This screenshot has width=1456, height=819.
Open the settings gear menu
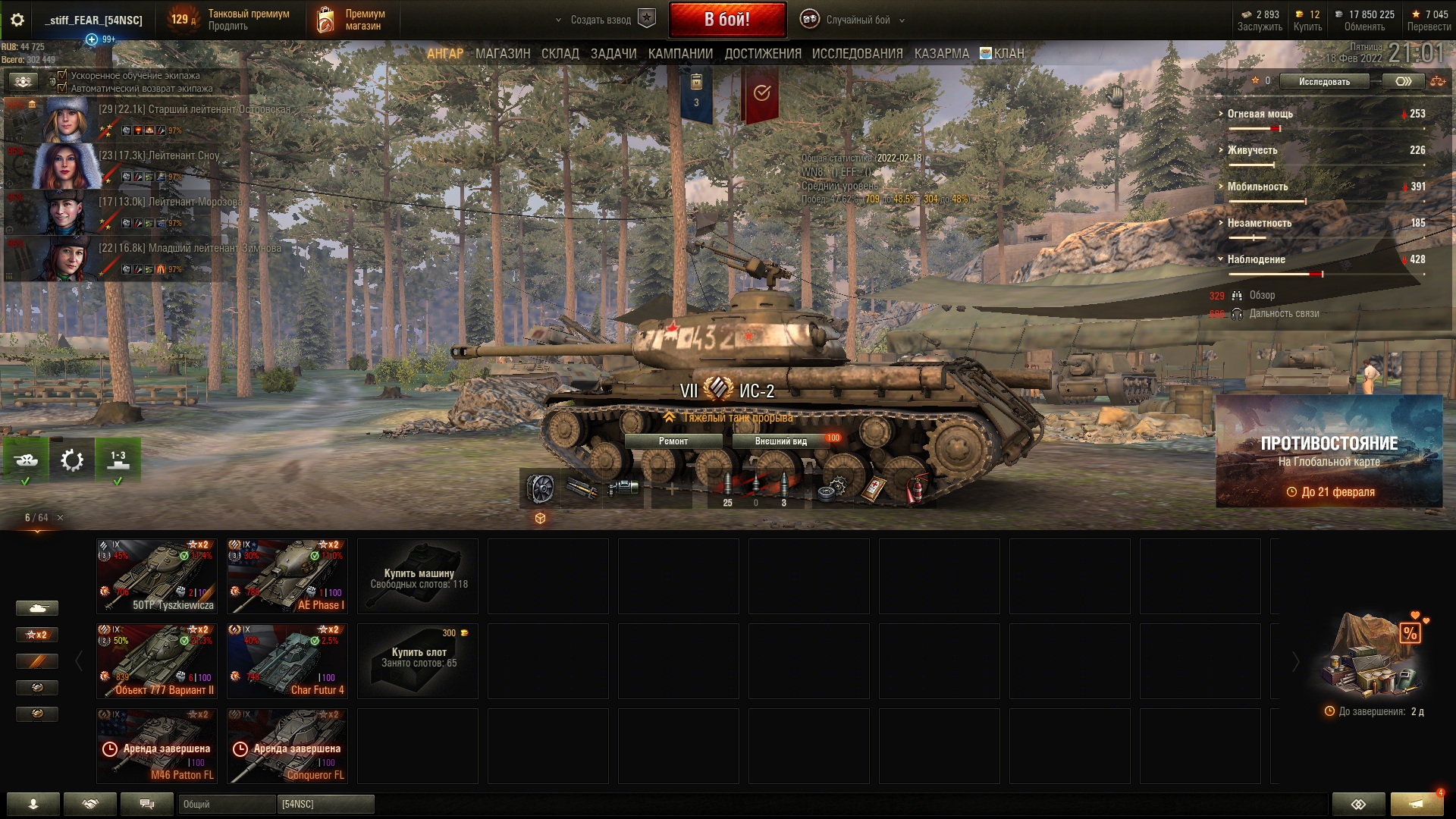click(x=17, y=20)
